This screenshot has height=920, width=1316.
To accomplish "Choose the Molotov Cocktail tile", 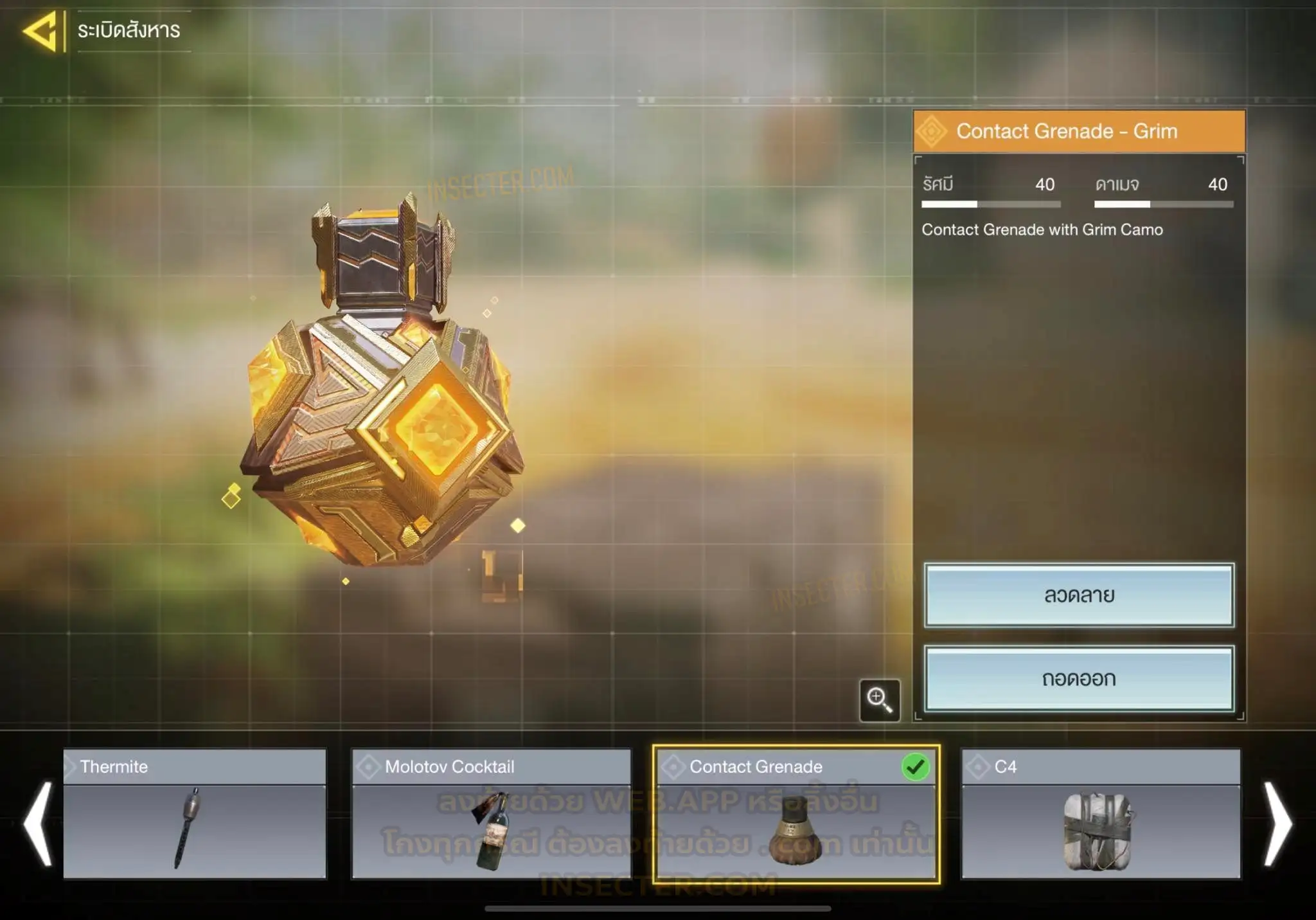I will pyautogui.click(x=491, y=814).
